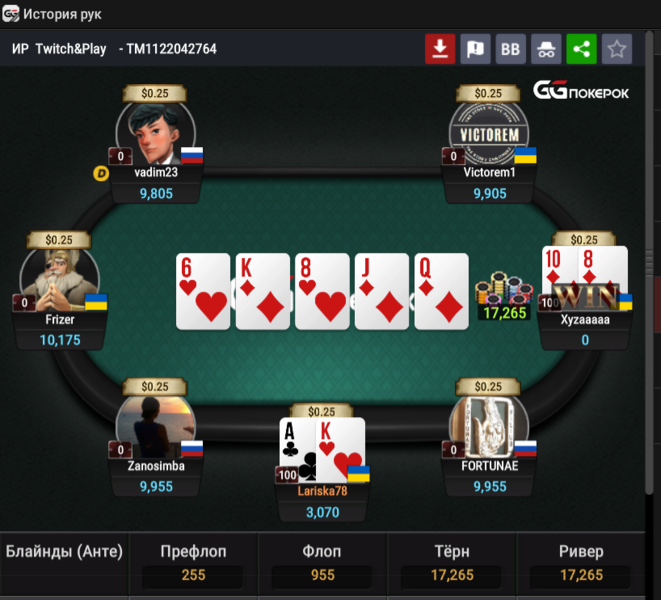Click on Frizer's player avatar

coord(60,281)
